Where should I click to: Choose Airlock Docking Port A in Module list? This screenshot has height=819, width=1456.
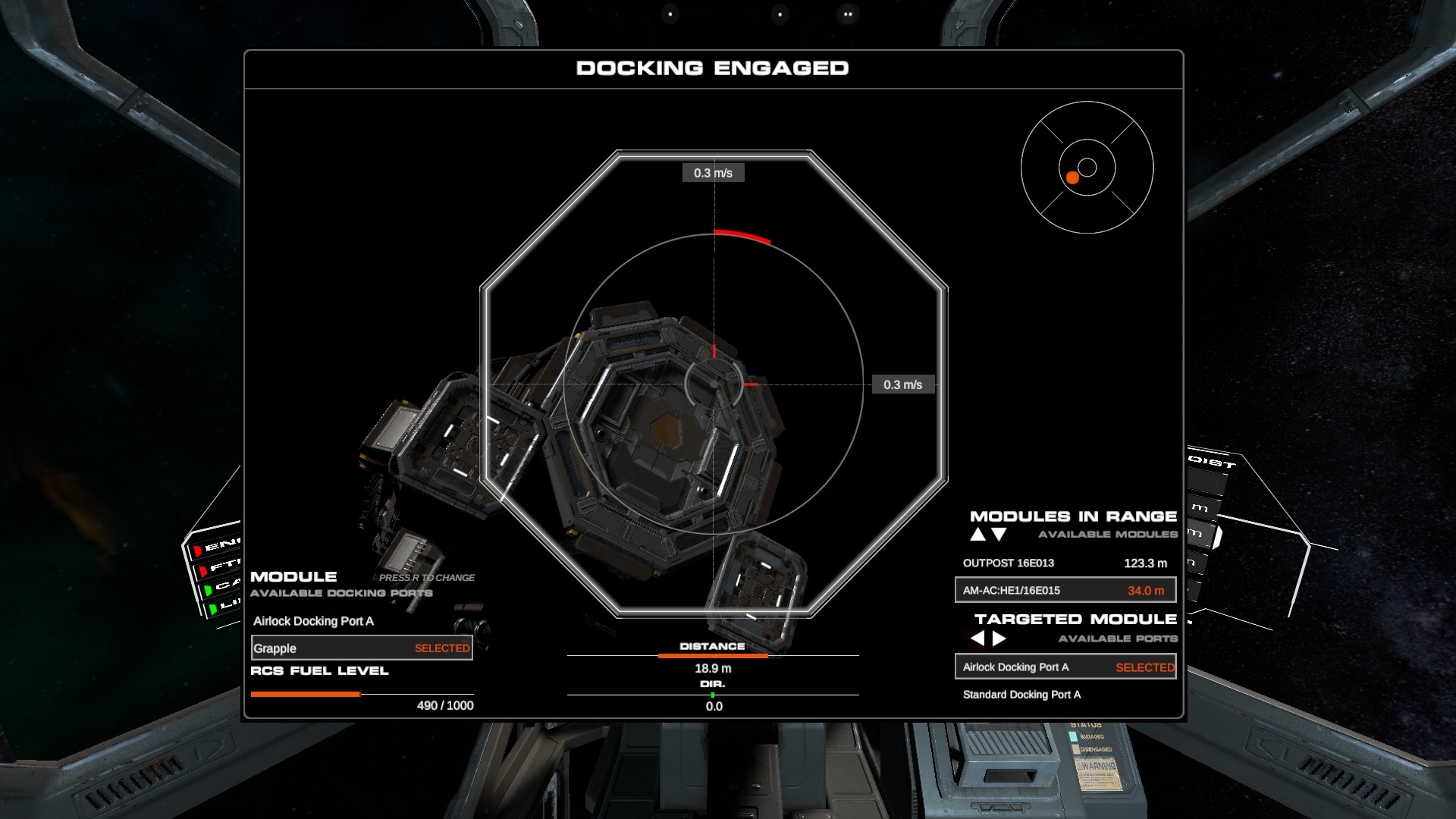[313, 621]
